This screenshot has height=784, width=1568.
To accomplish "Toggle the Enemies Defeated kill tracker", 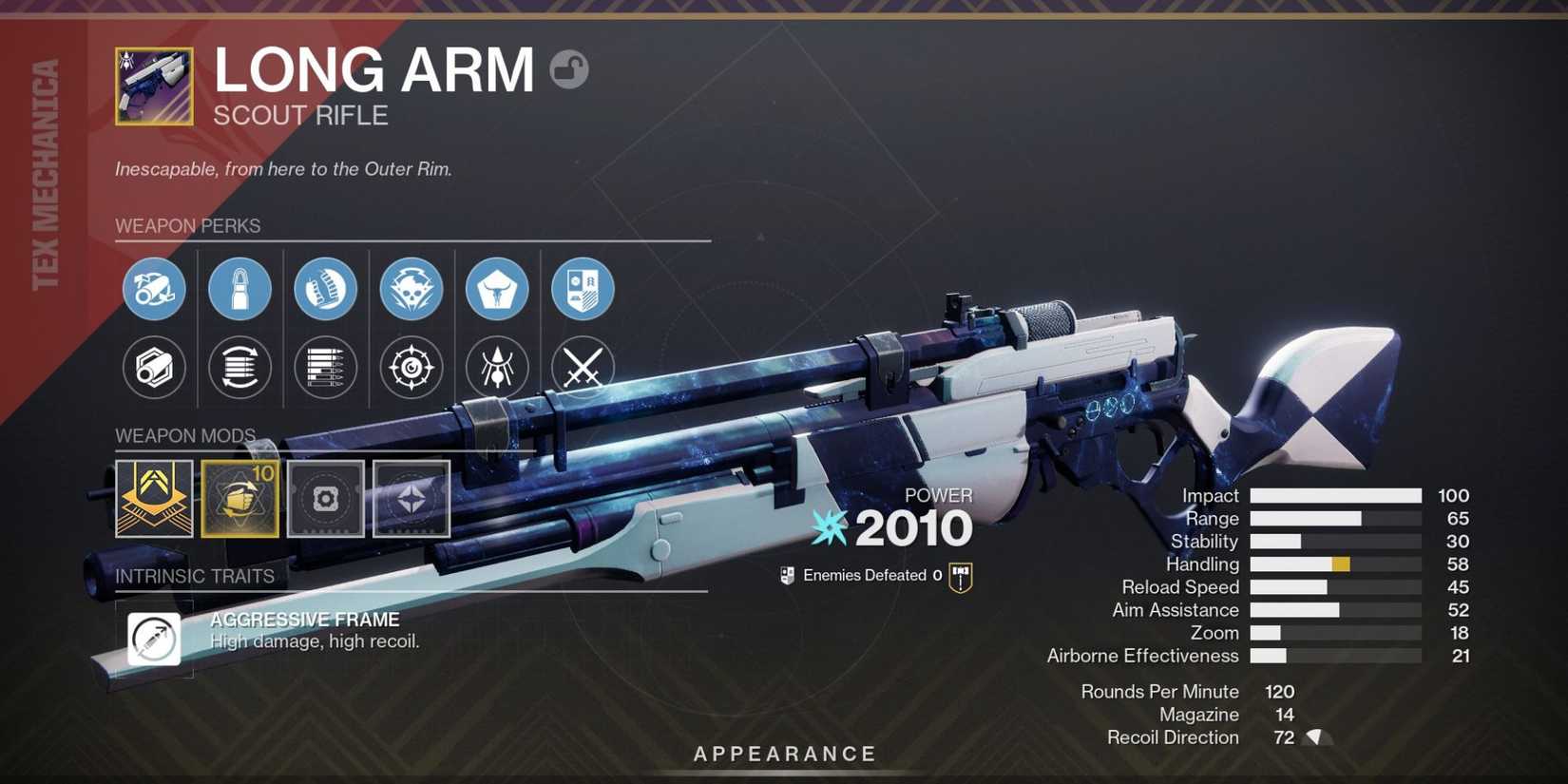I will 787,574.
